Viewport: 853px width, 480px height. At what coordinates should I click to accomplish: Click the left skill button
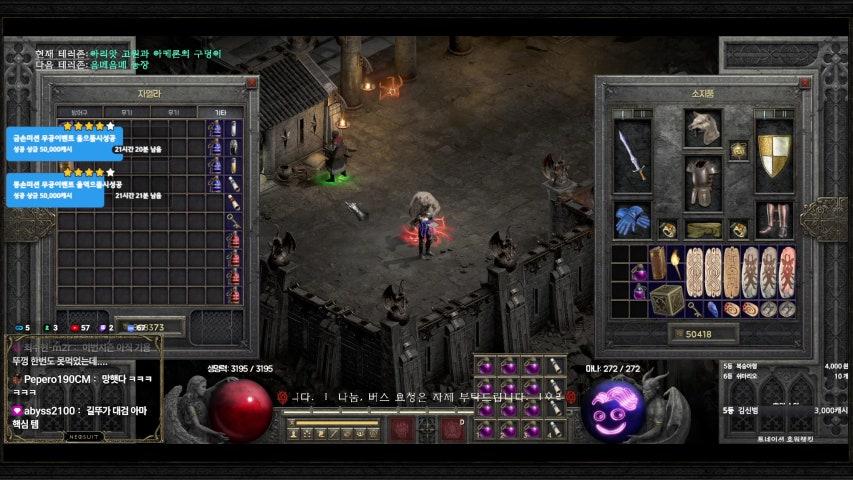[402, 429]
